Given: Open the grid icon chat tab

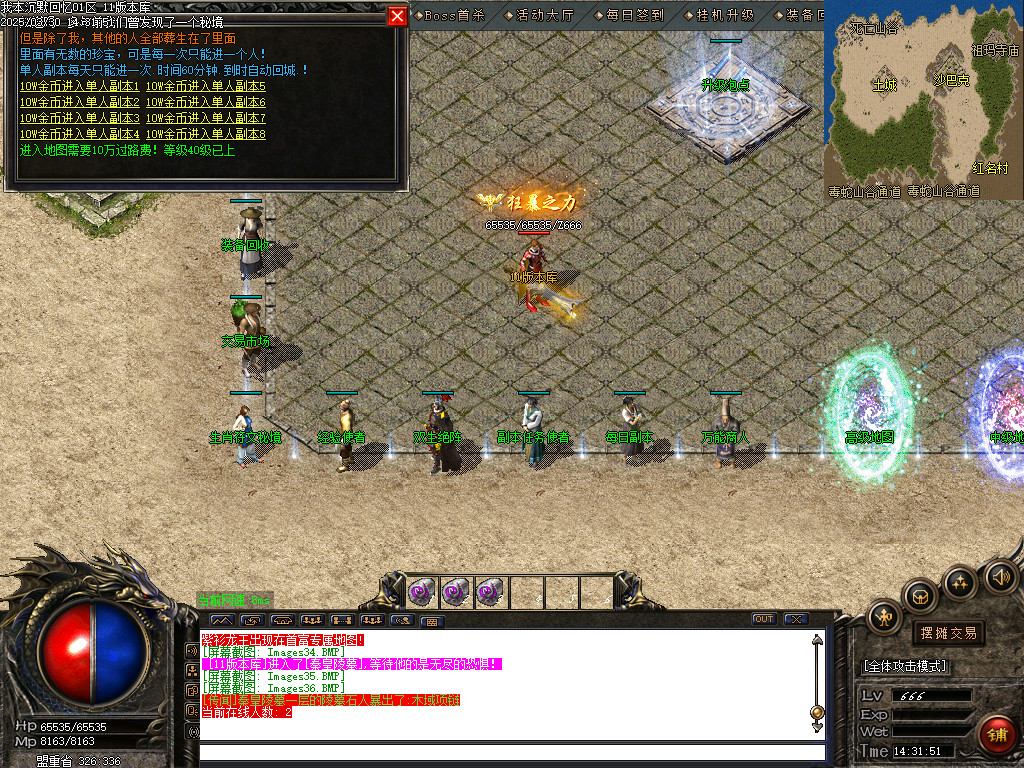Looking at the screenshot, I should (432, 621).
